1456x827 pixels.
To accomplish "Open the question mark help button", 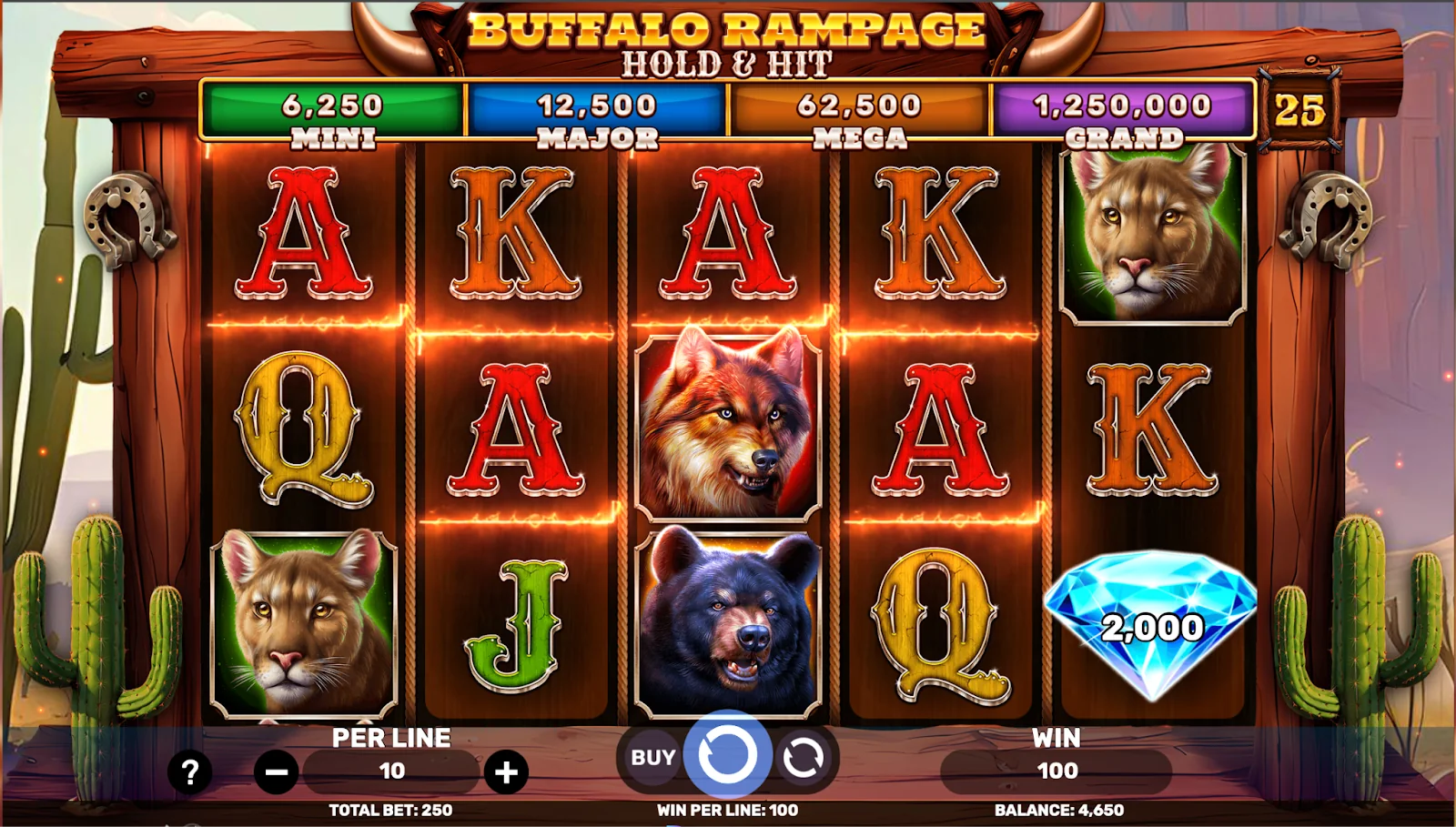I will pyautogui.click(x=190, y=772).
